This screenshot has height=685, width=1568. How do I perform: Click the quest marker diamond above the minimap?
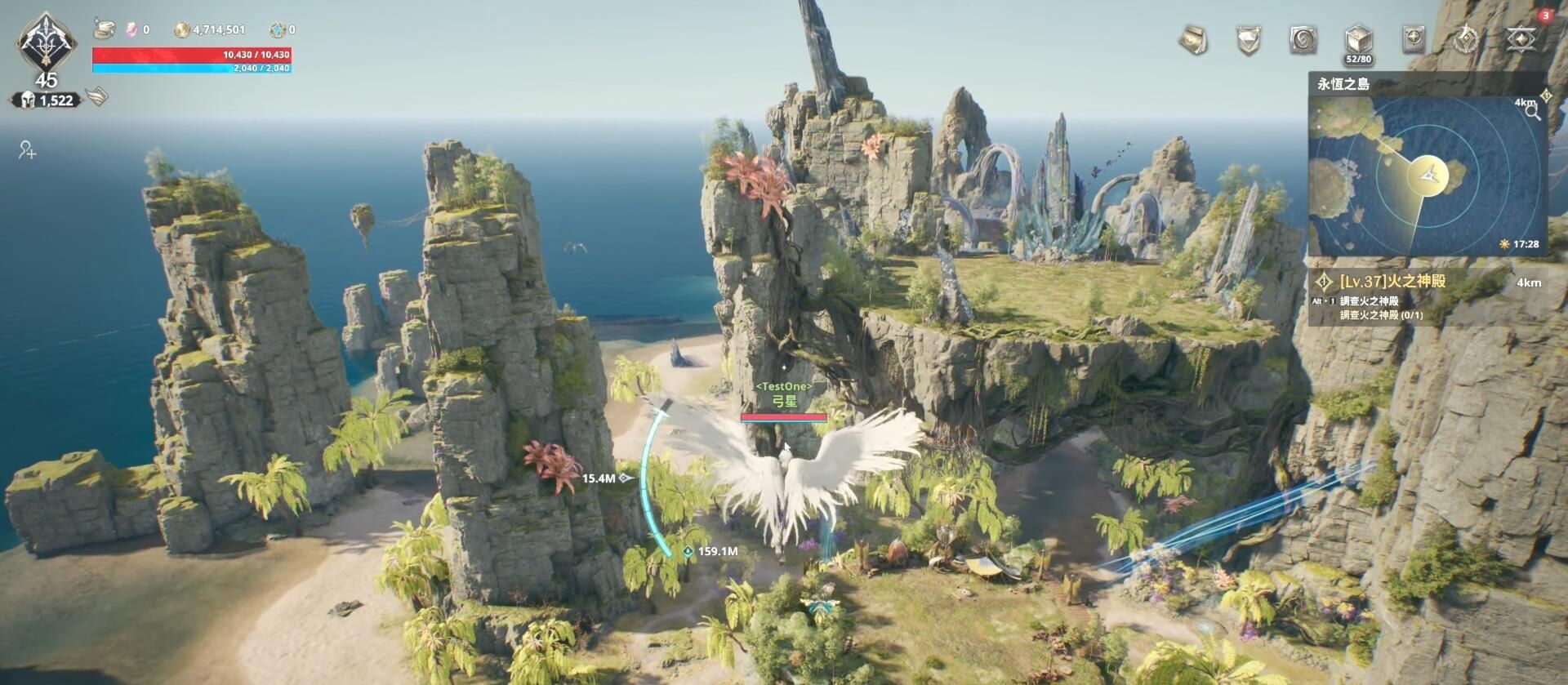[x=1545, y=96]
